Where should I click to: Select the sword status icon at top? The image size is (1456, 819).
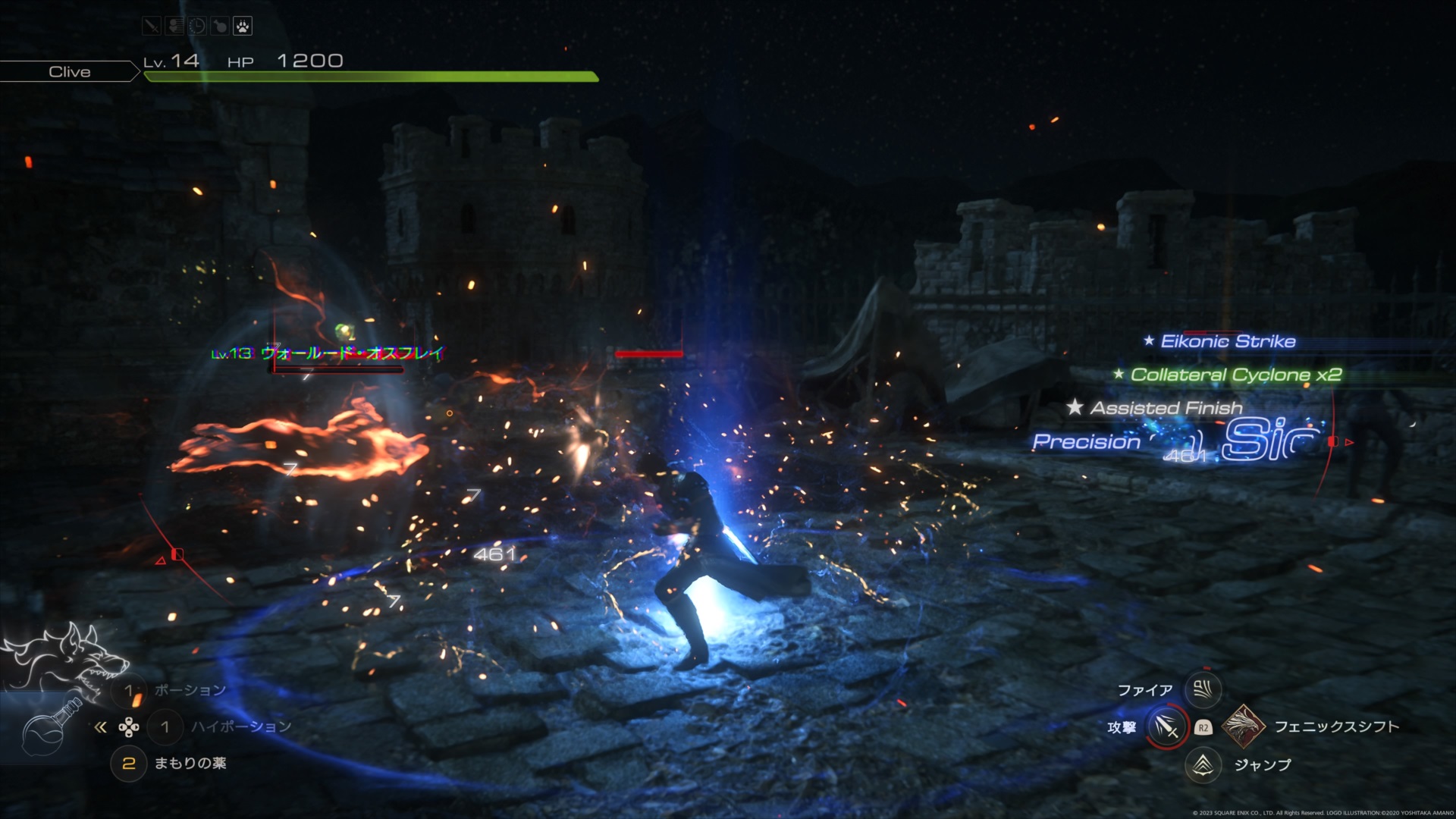[x=152, y=27]
